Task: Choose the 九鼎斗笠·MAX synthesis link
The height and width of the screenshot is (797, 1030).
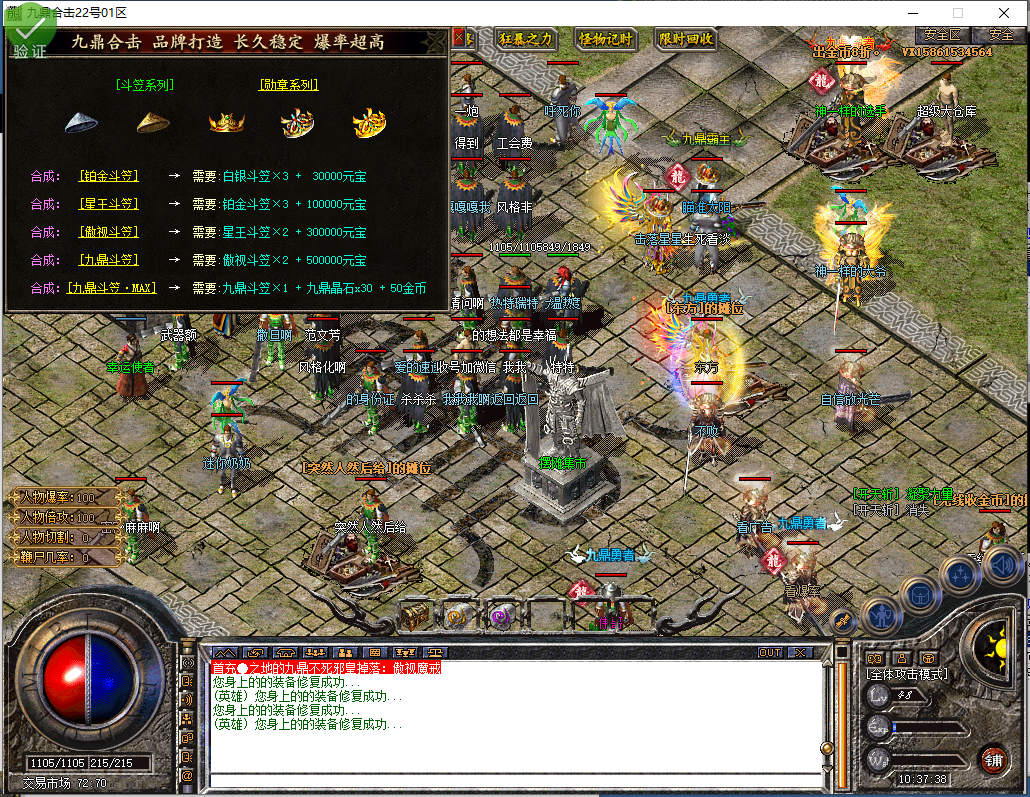Action: pos(113,288)
